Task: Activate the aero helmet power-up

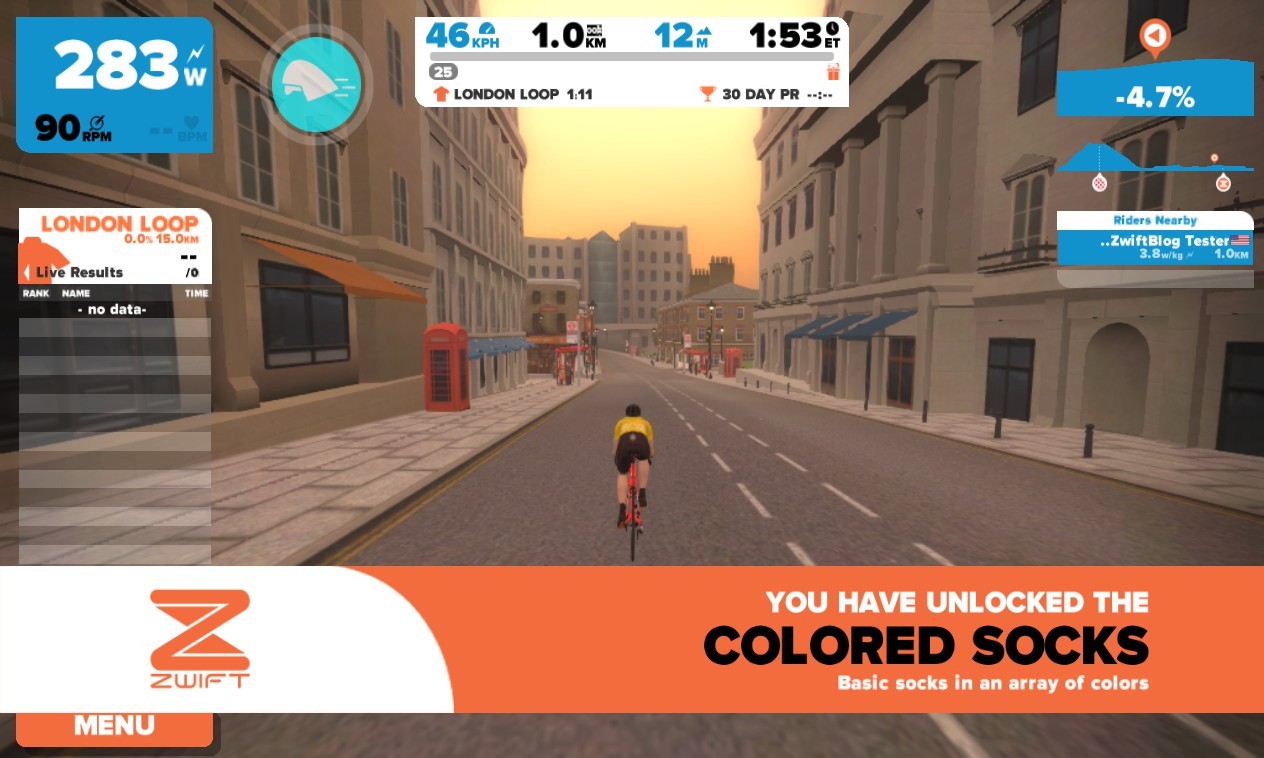Action: coord(316,84)
